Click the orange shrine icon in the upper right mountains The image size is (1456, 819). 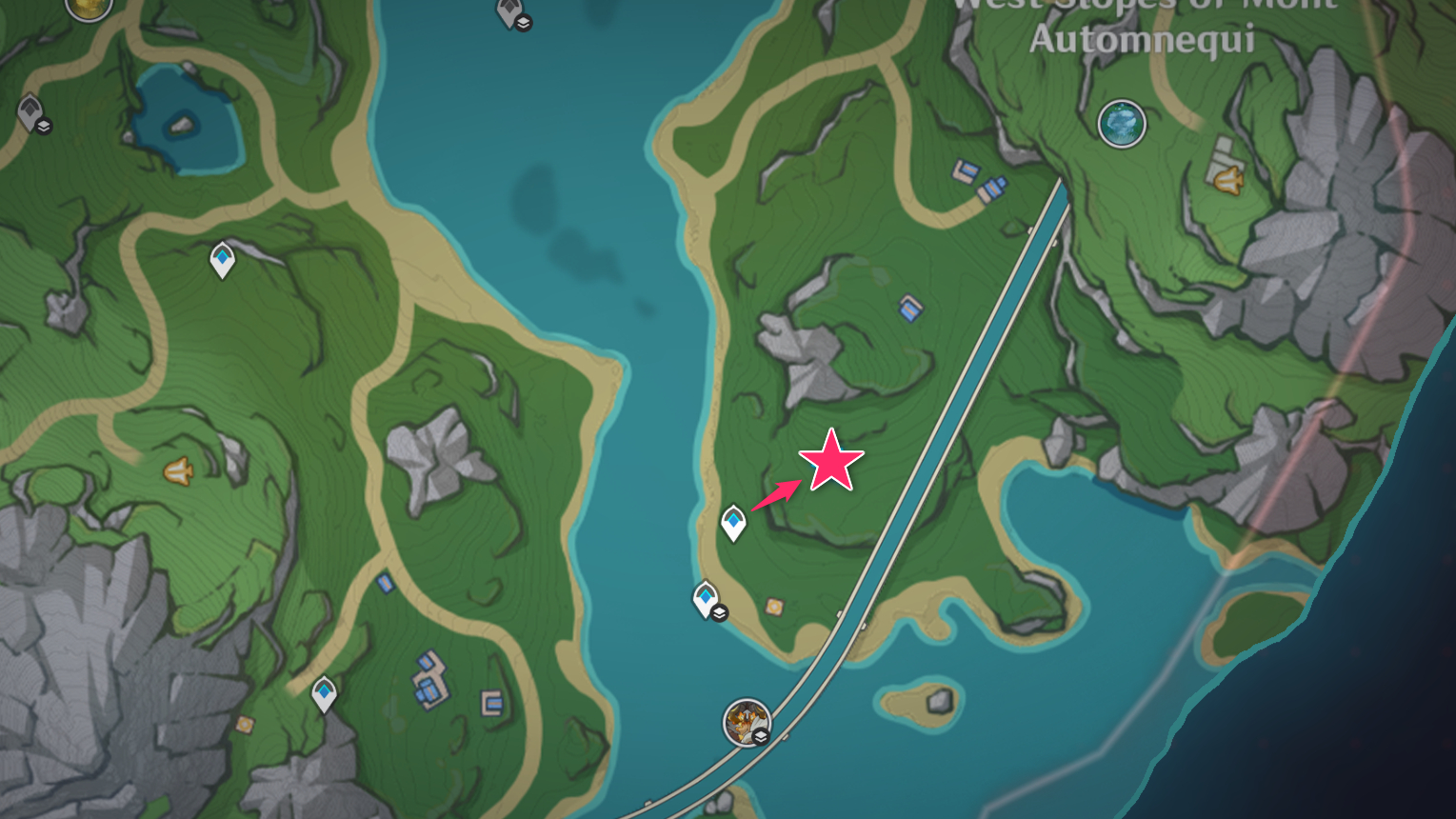point(1227,181)
